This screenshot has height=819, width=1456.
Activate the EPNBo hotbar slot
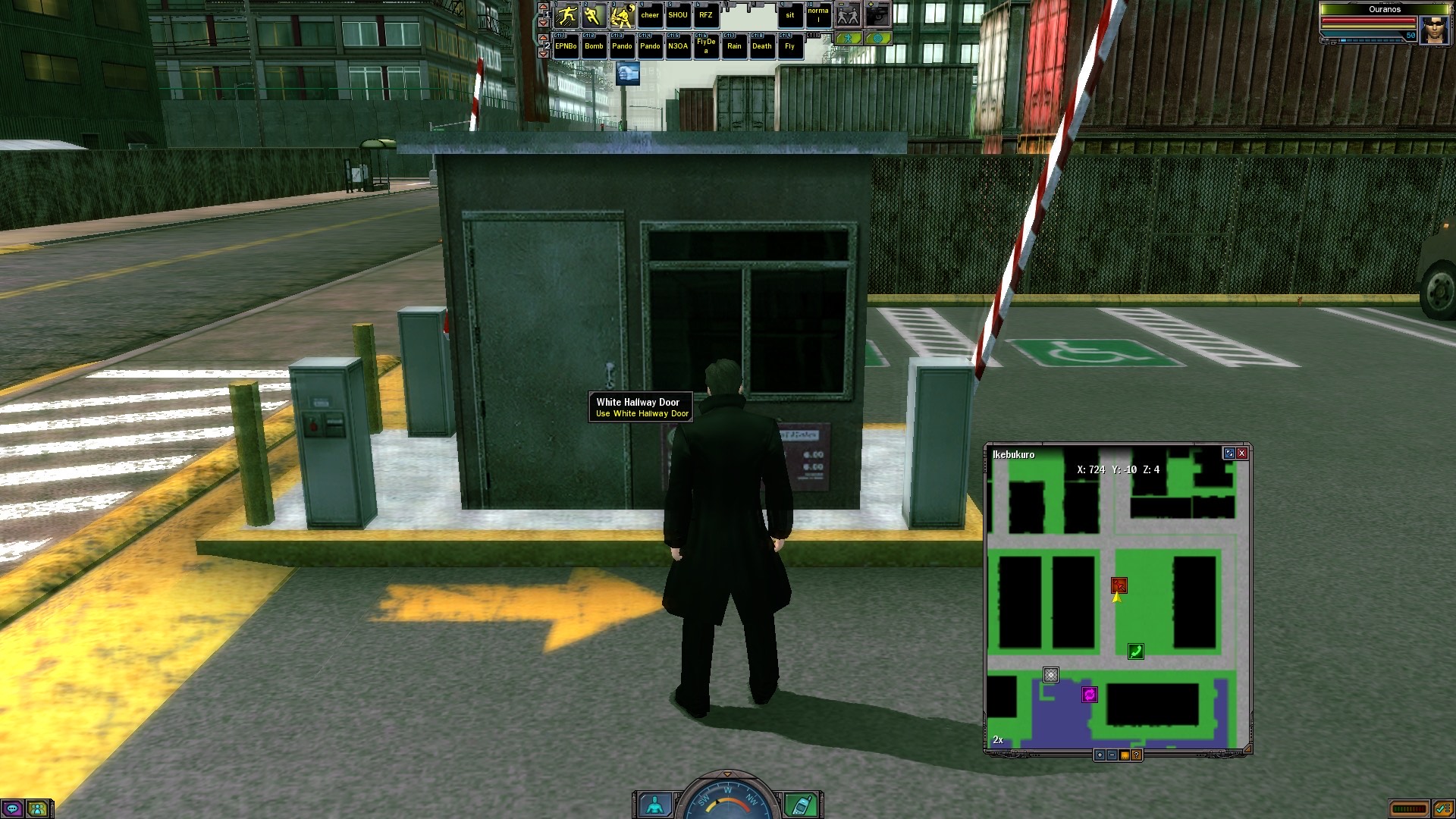point(566,47)
